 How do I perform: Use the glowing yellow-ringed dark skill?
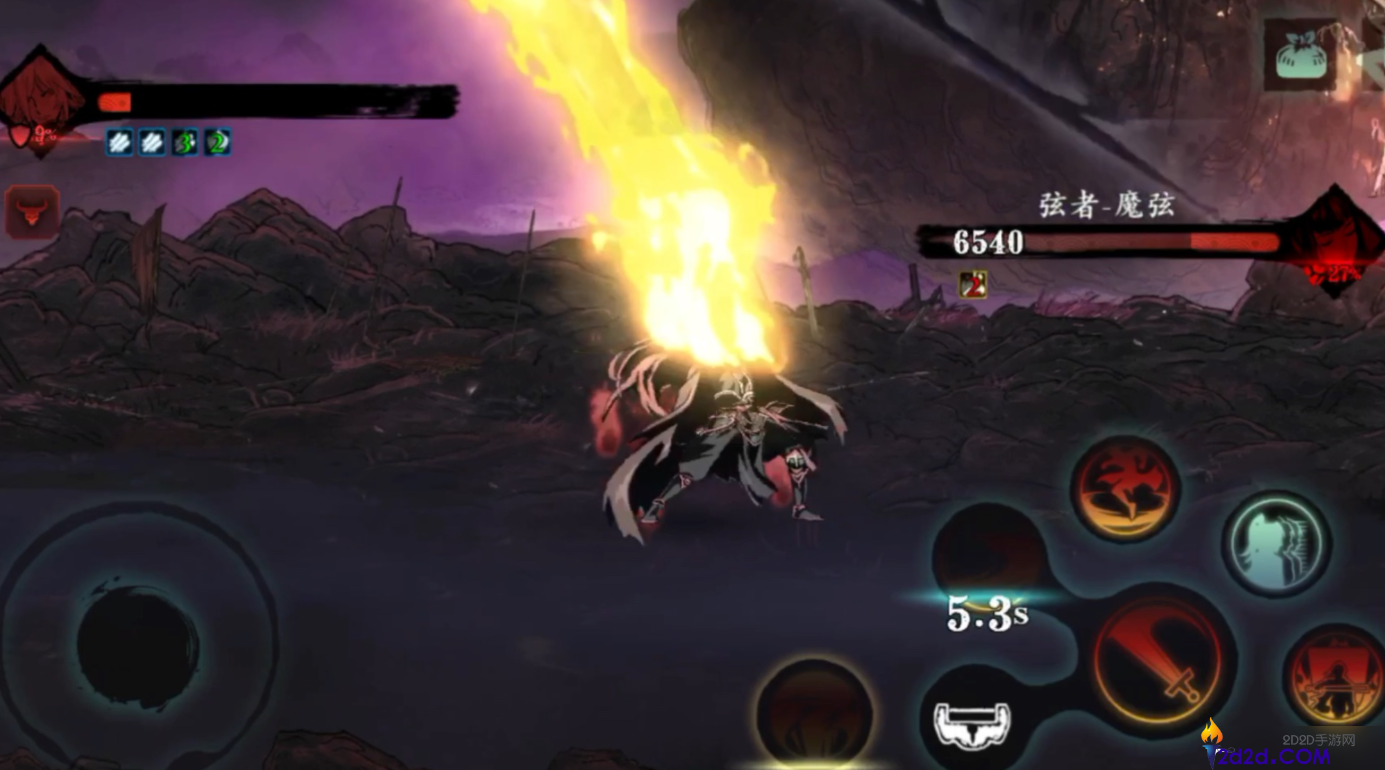point(814,714)
